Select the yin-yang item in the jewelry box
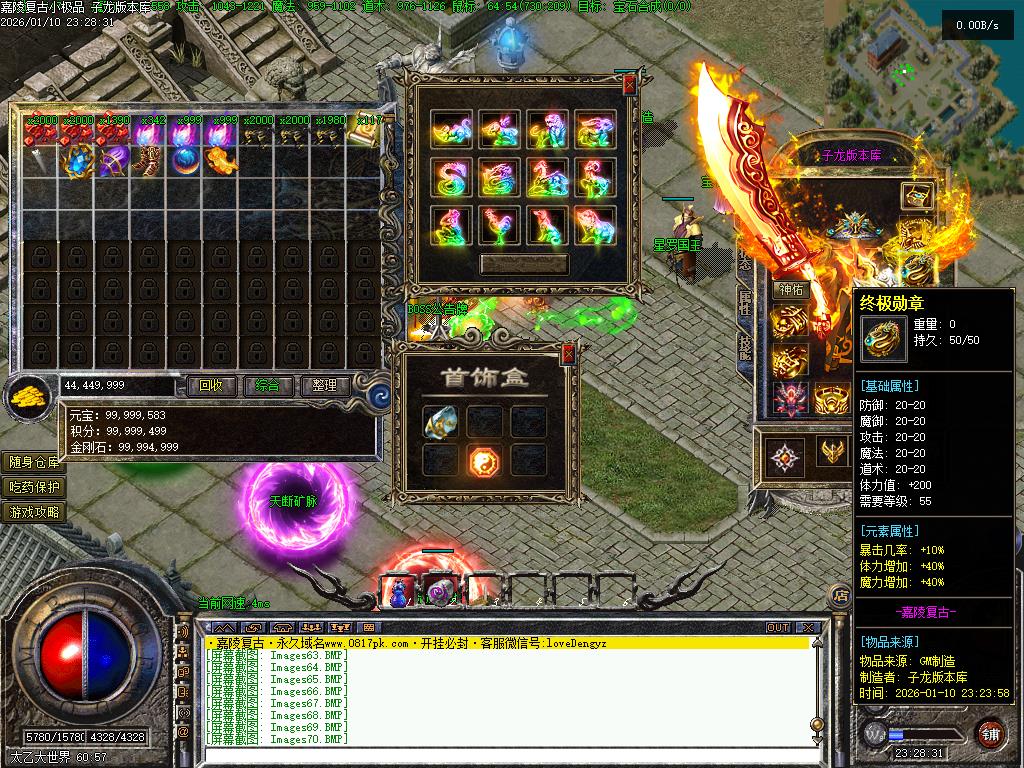This screenshot has width=1024, height=768. tap(485, 459)
